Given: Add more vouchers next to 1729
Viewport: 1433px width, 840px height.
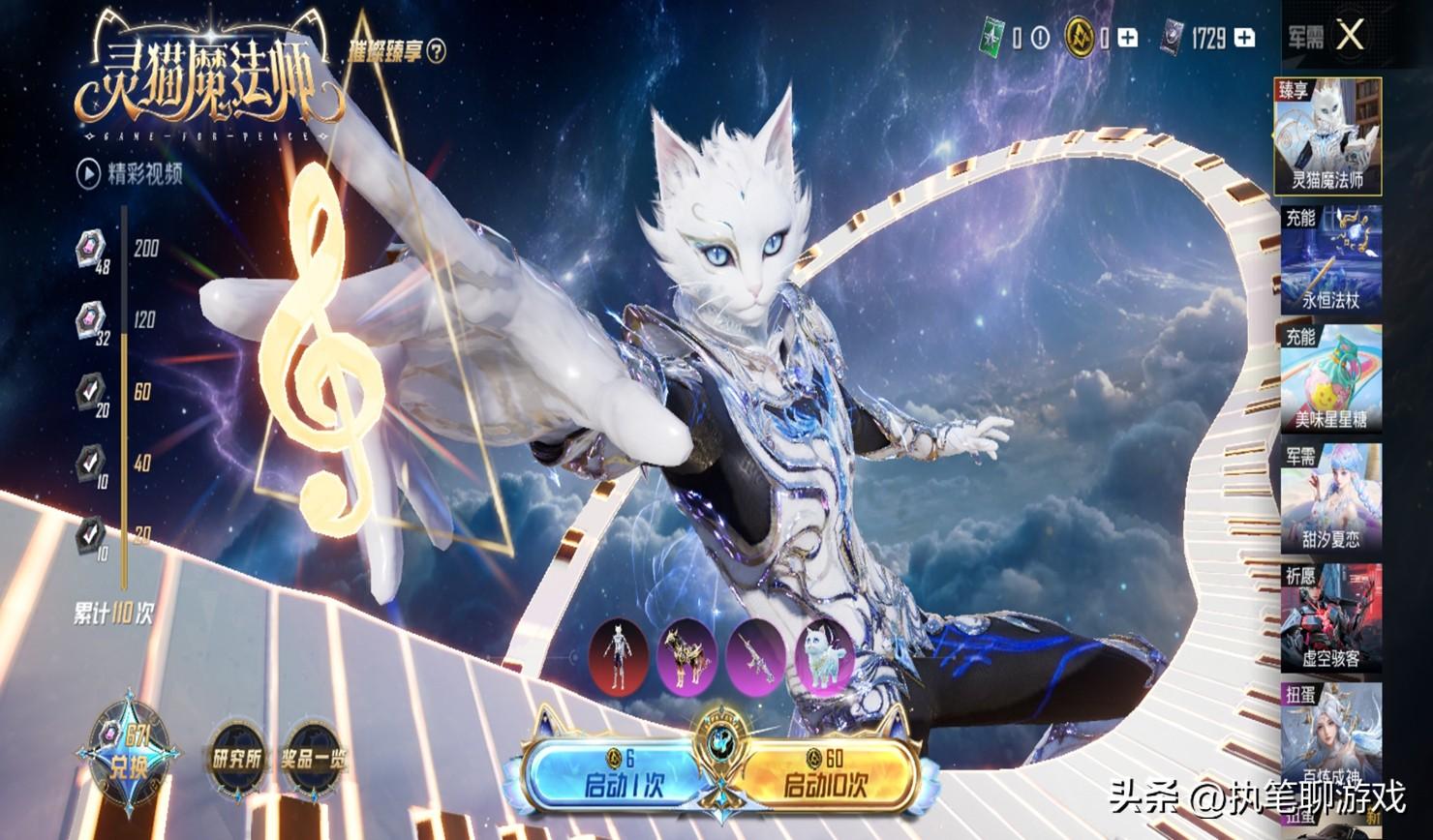Looking at the screenshot, I should pyautogui.click(x=1245, y=38).
